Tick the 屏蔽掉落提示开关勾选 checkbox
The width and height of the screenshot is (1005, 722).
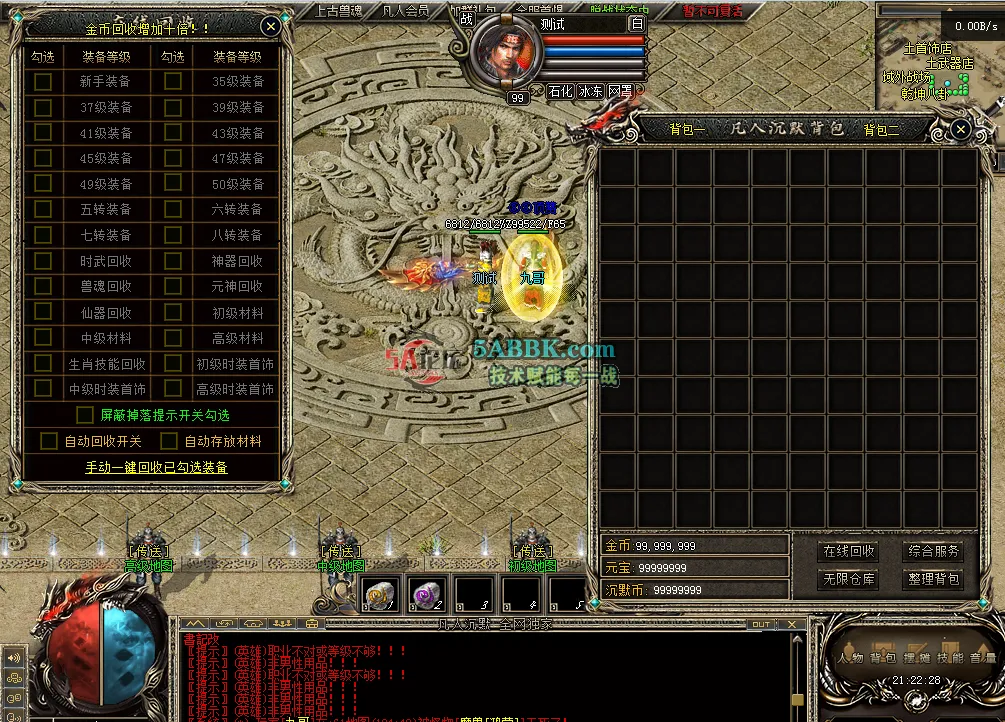(x=85, y=415)
